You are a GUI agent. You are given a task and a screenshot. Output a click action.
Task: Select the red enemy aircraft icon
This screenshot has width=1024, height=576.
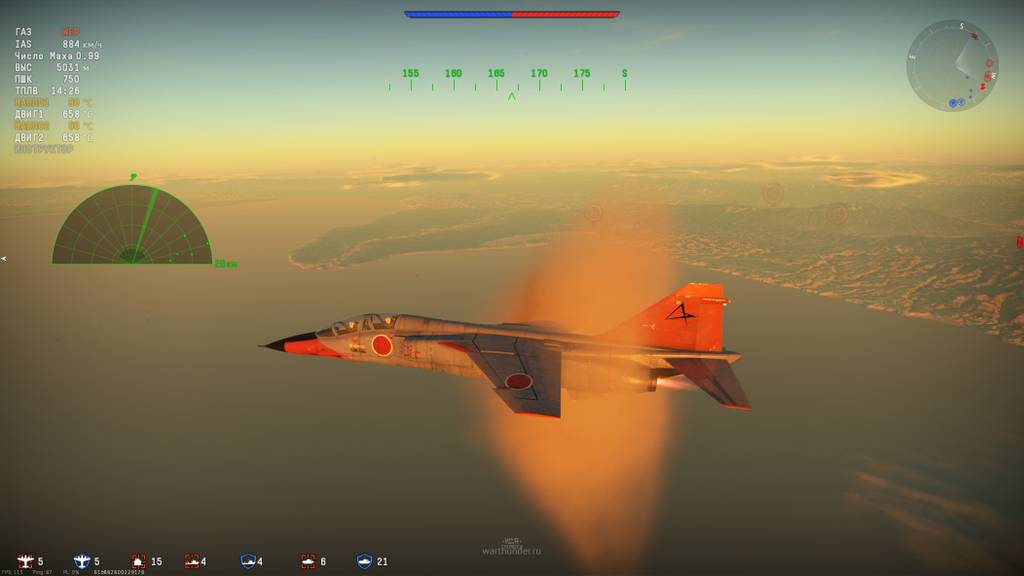[25, 562]
